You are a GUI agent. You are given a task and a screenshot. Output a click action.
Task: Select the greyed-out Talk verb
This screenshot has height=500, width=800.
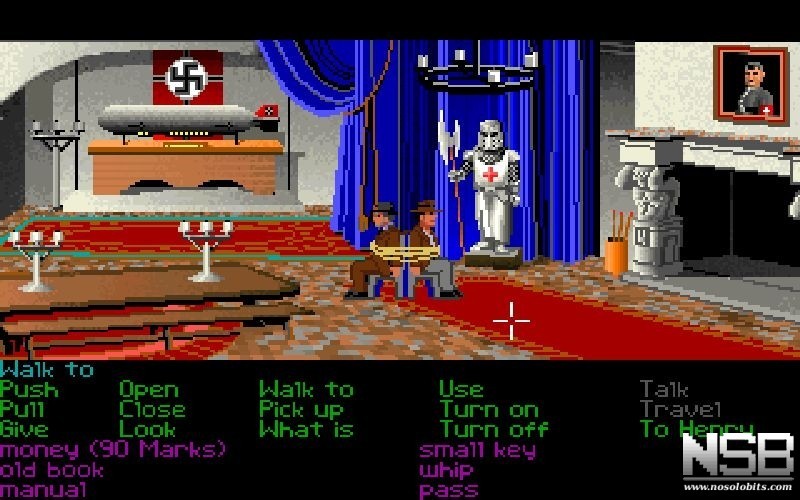(x=664, y=390)
